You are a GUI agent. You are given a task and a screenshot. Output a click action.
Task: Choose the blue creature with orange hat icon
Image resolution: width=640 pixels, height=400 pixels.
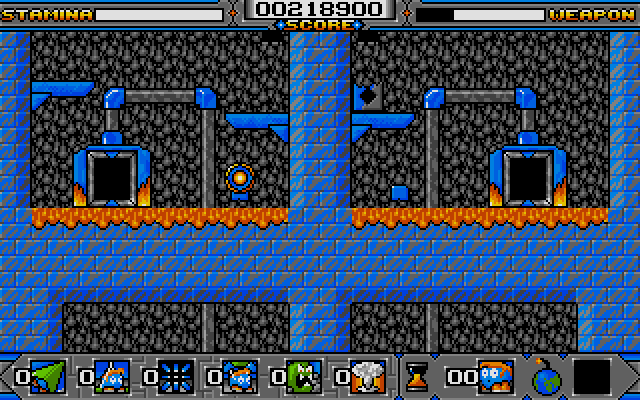[111, 377]
